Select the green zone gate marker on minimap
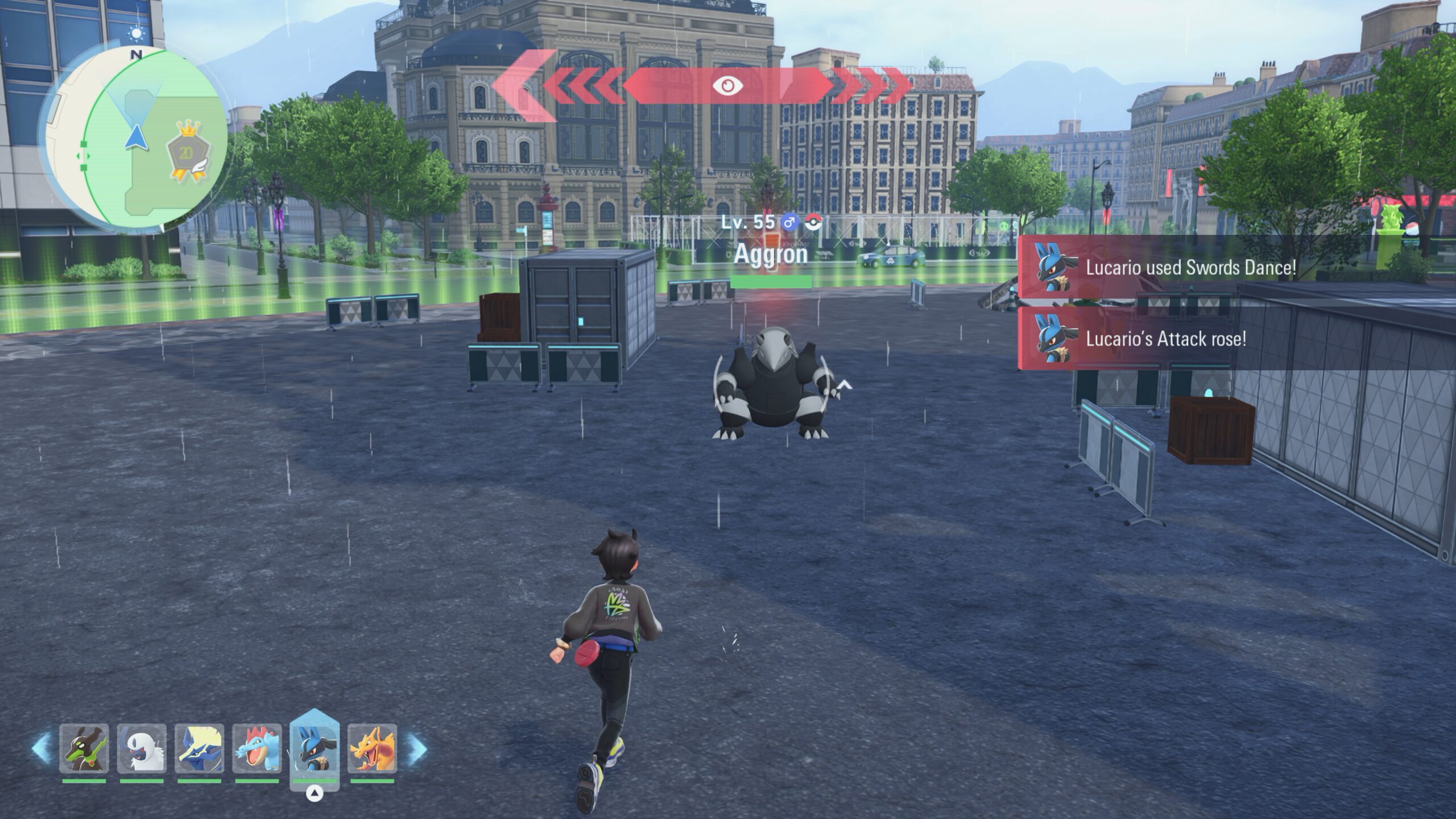The image size is (1456, 819). point(84,156)
